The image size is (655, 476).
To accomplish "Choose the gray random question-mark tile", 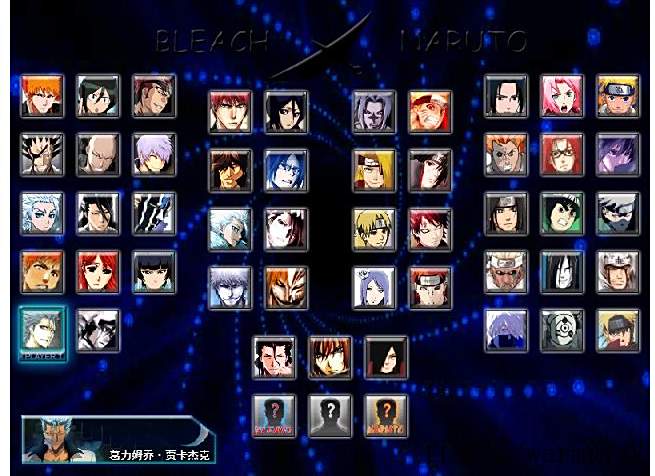I will point(329,414).
